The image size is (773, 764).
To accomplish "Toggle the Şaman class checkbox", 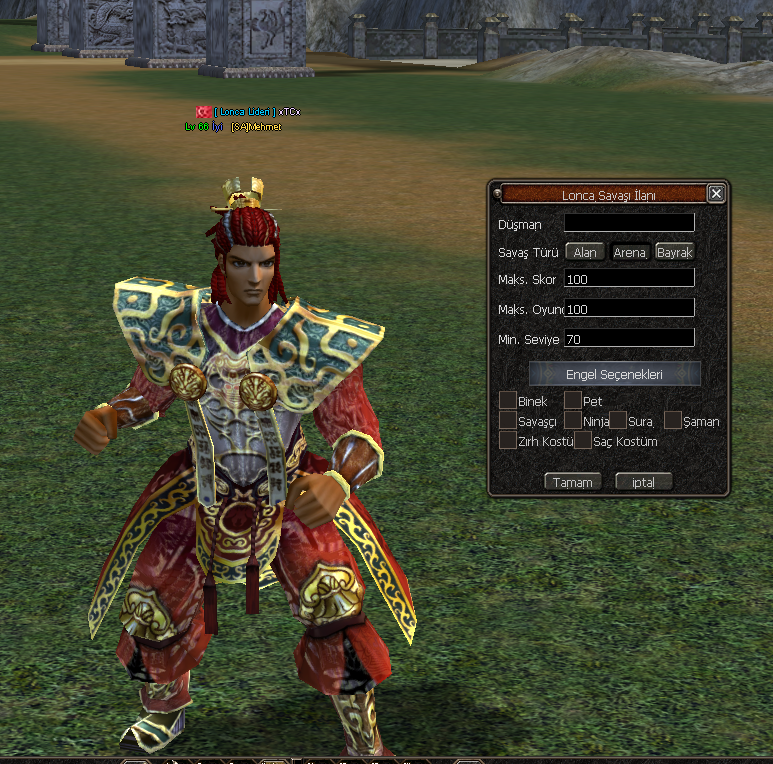I will click(x=673, y=421).
